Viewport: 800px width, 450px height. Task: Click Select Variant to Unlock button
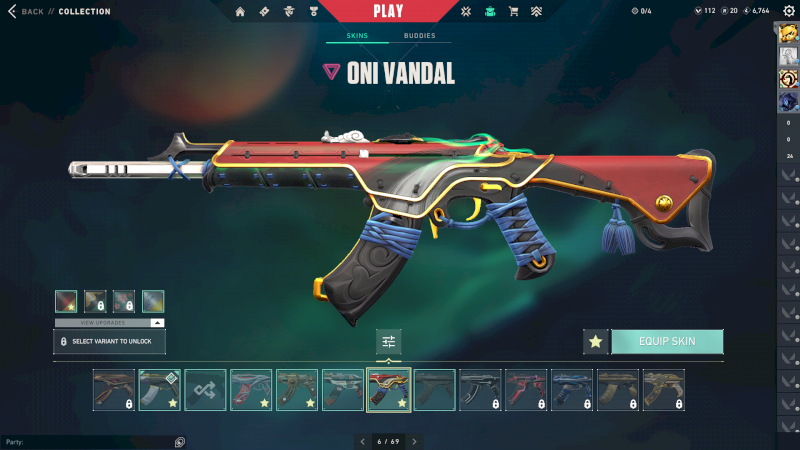point(109,341)
